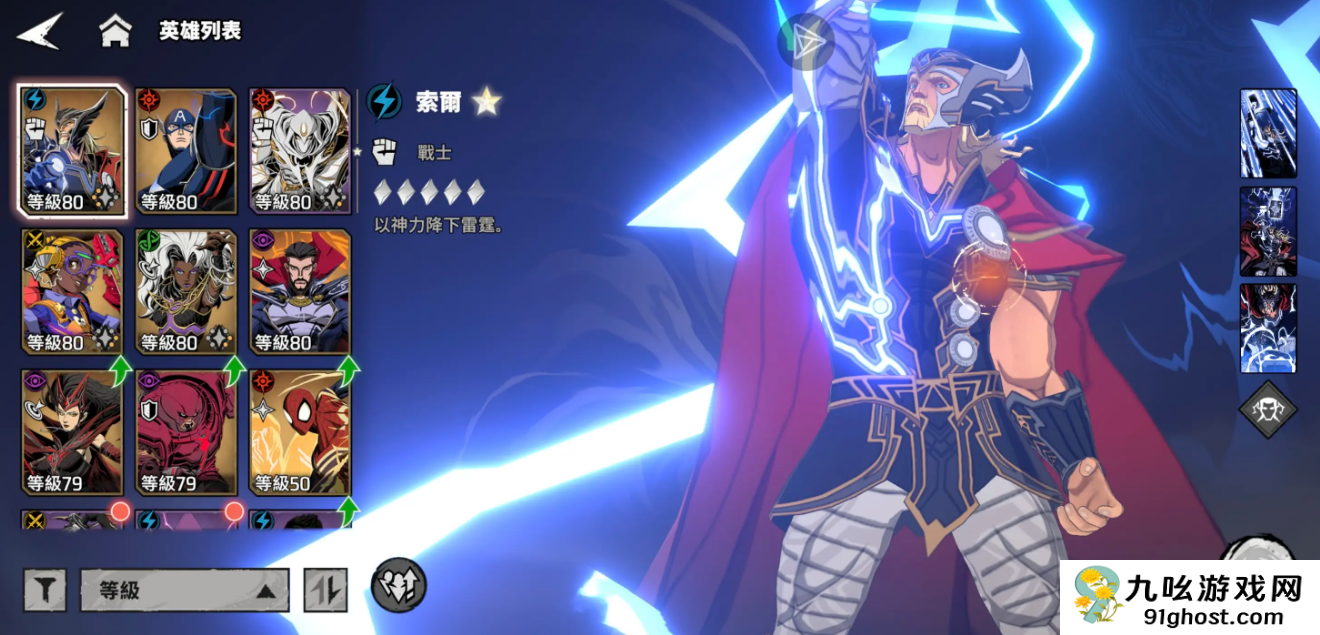The image size is (1320, 635).
Task: Click the triangular icon above Thor
Action: pyautogui.click(x=805, y=42)
